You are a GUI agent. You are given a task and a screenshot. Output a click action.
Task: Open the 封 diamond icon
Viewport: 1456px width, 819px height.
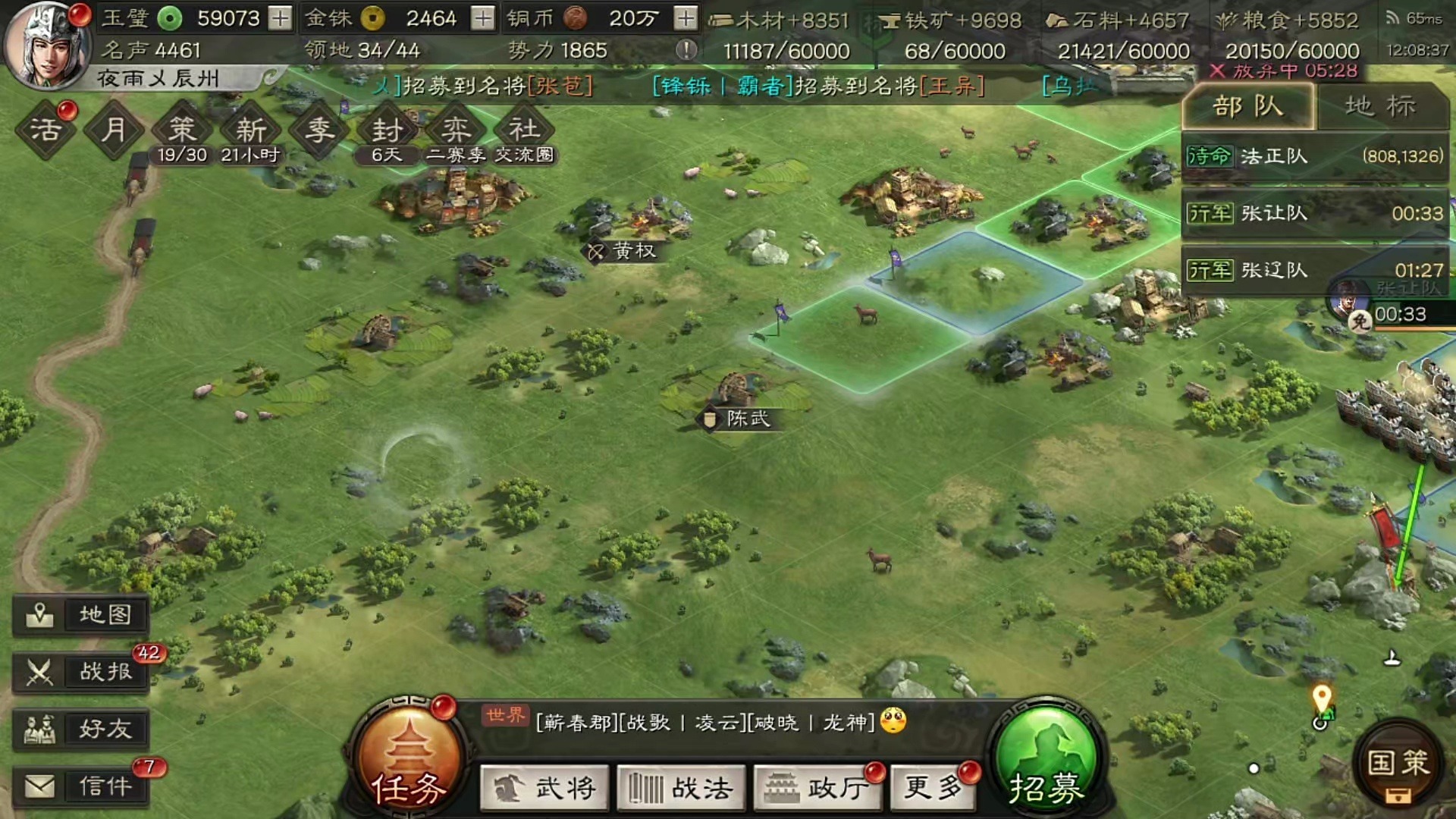[387, 130]
